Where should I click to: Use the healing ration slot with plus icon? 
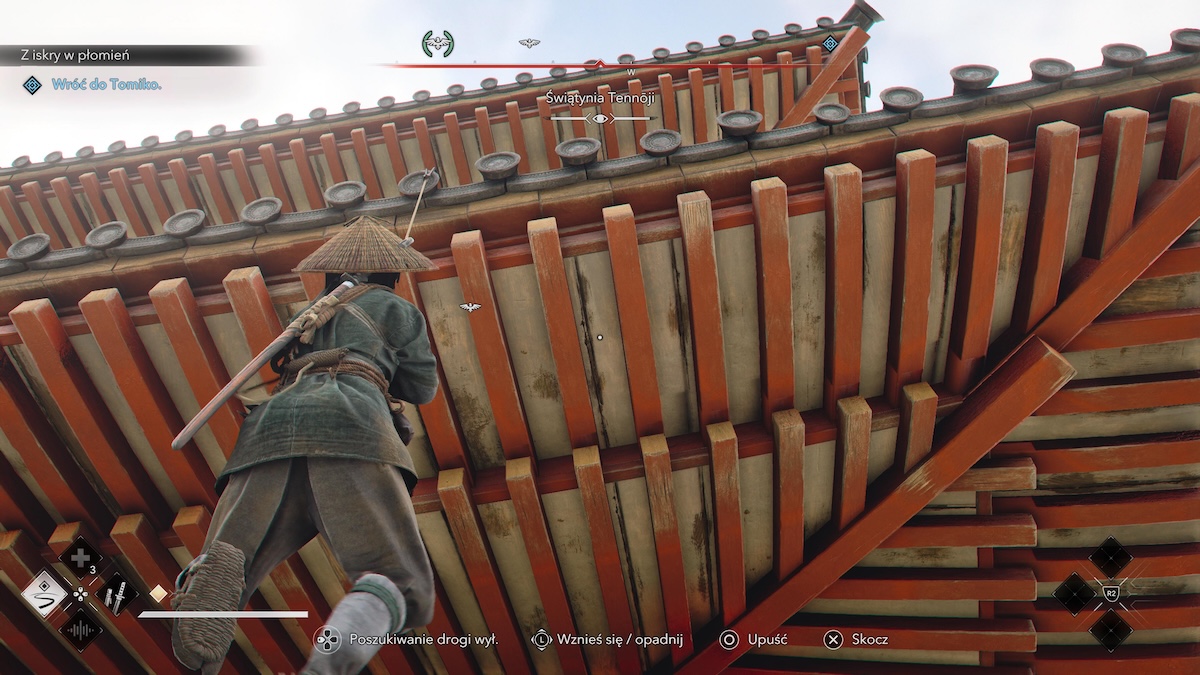[x=80, y=557]
